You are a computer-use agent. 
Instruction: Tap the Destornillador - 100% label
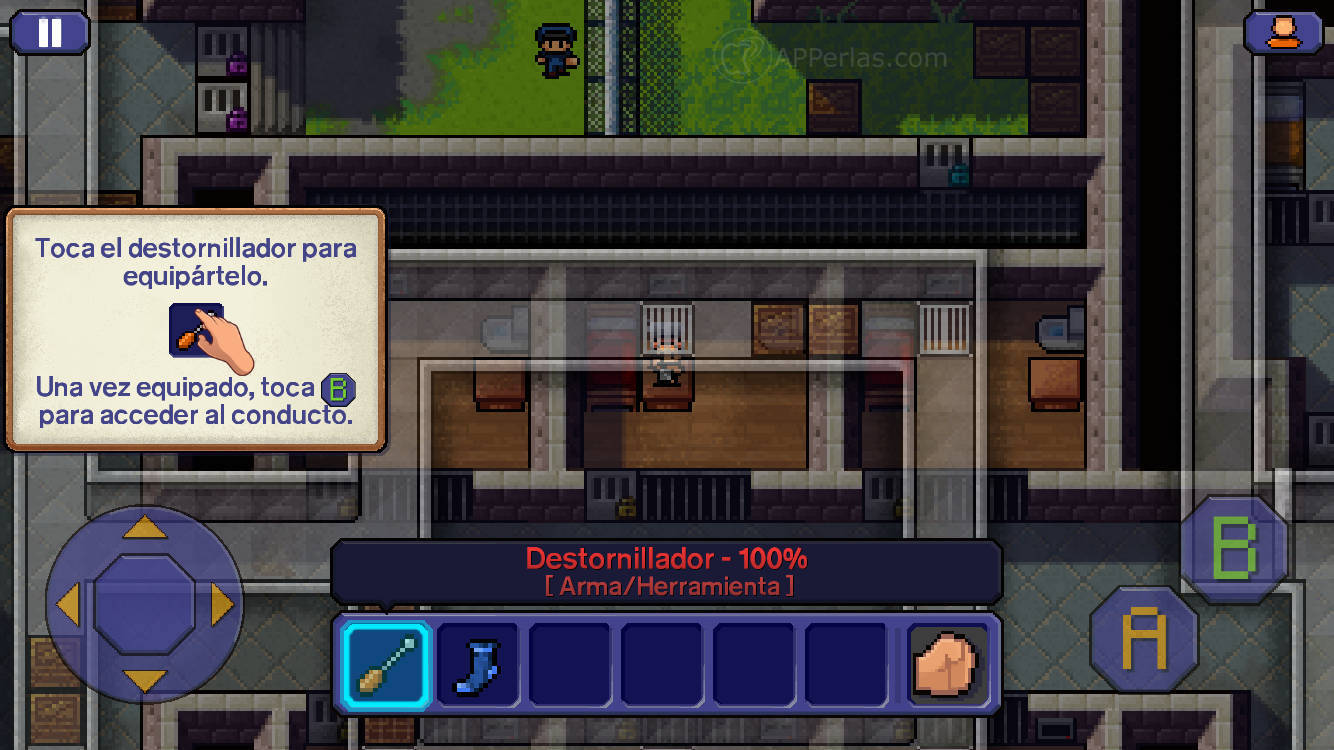click(x=667, y=560)
